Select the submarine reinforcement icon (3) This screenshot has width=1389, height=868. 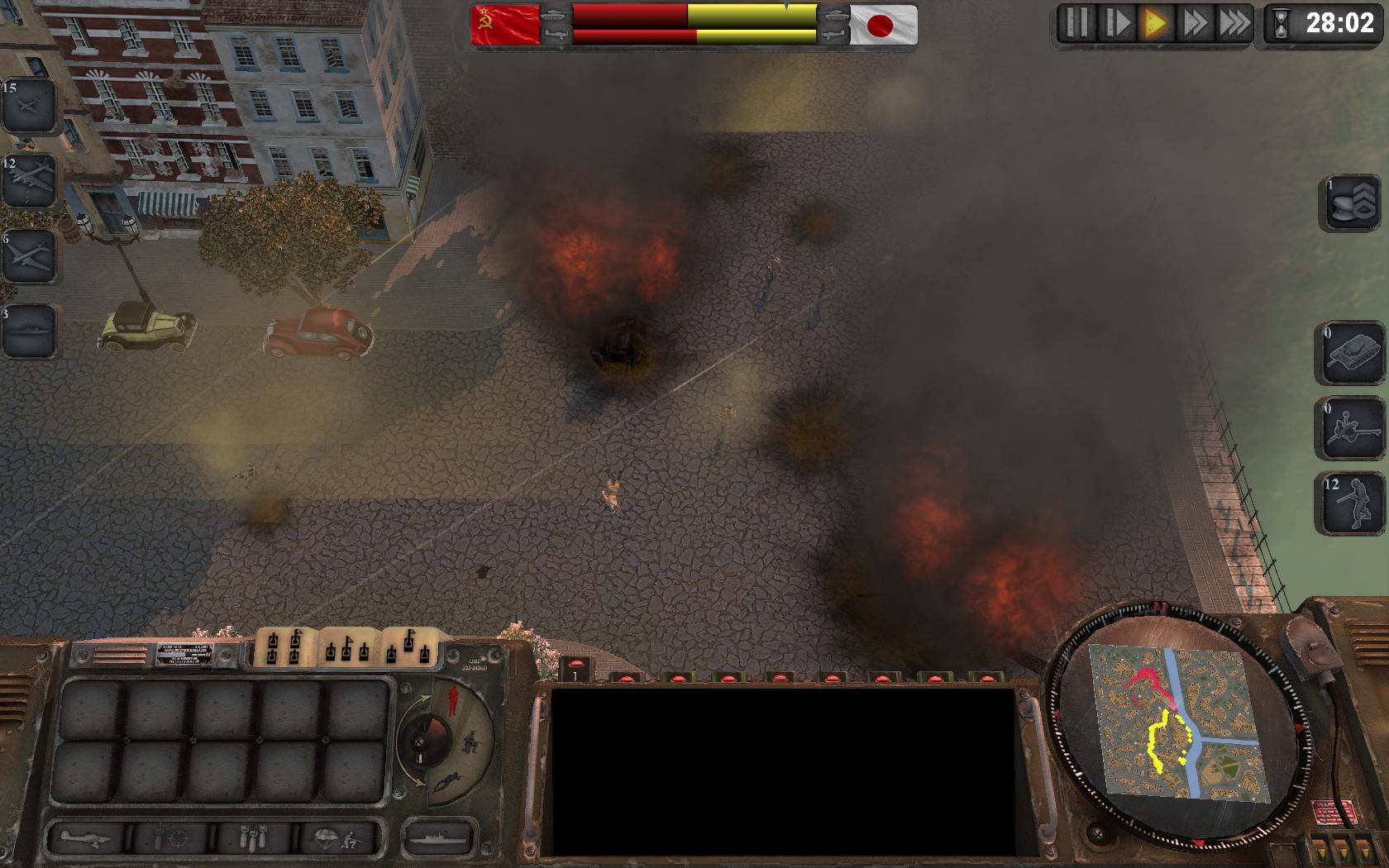(x=29, y=331)
